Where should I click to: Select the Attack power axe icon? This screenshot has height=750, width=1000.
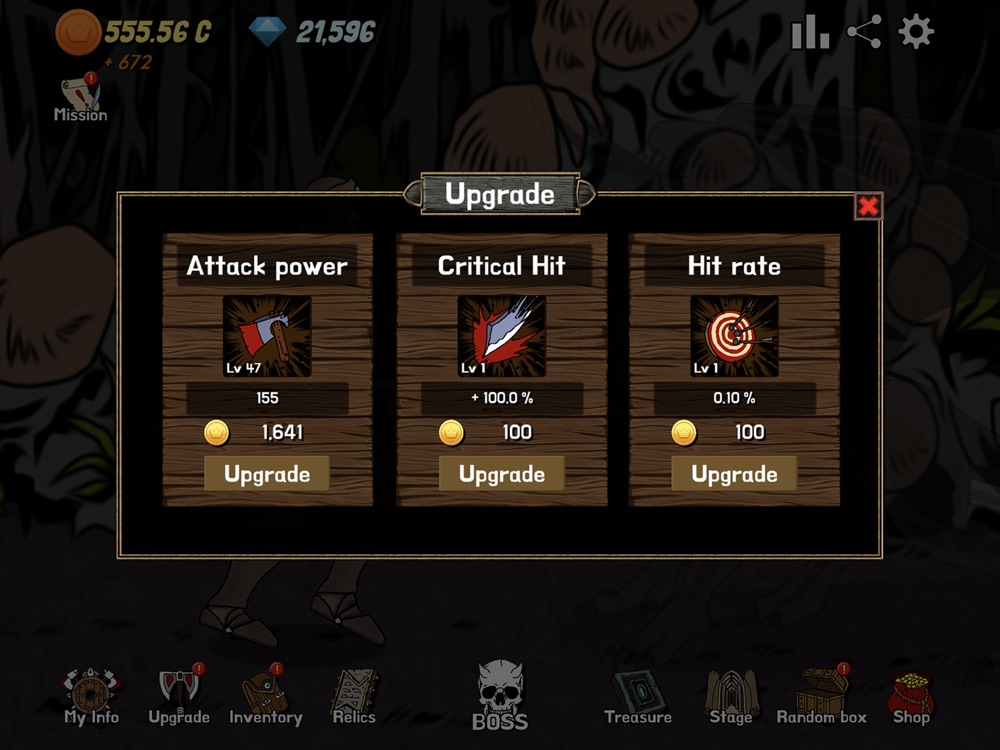click(267, 336)
